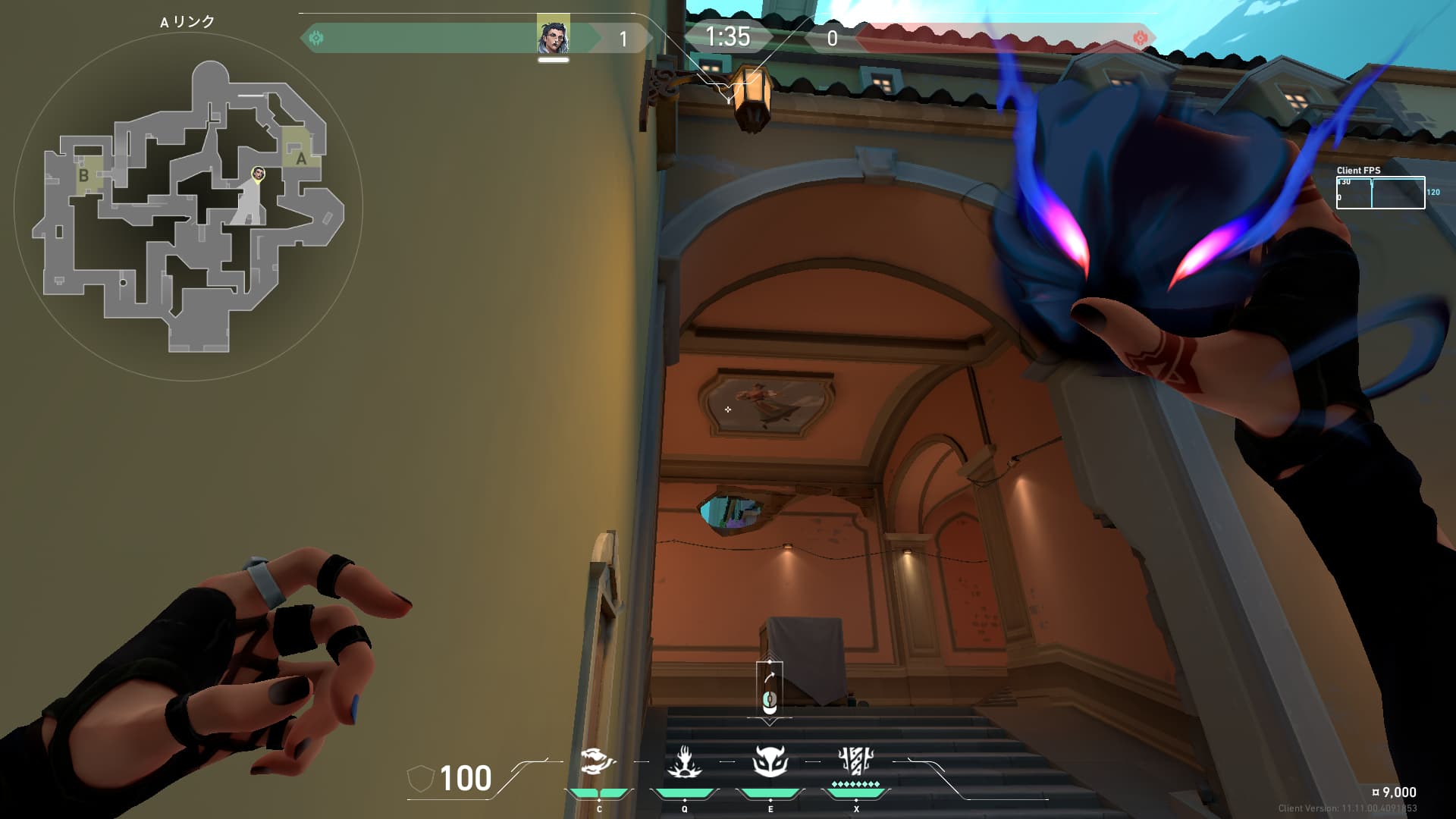The width and height of the screenshot is (1456, 819).
Task: Click the minimap's A site marker
Action: (x=301, y=158)
